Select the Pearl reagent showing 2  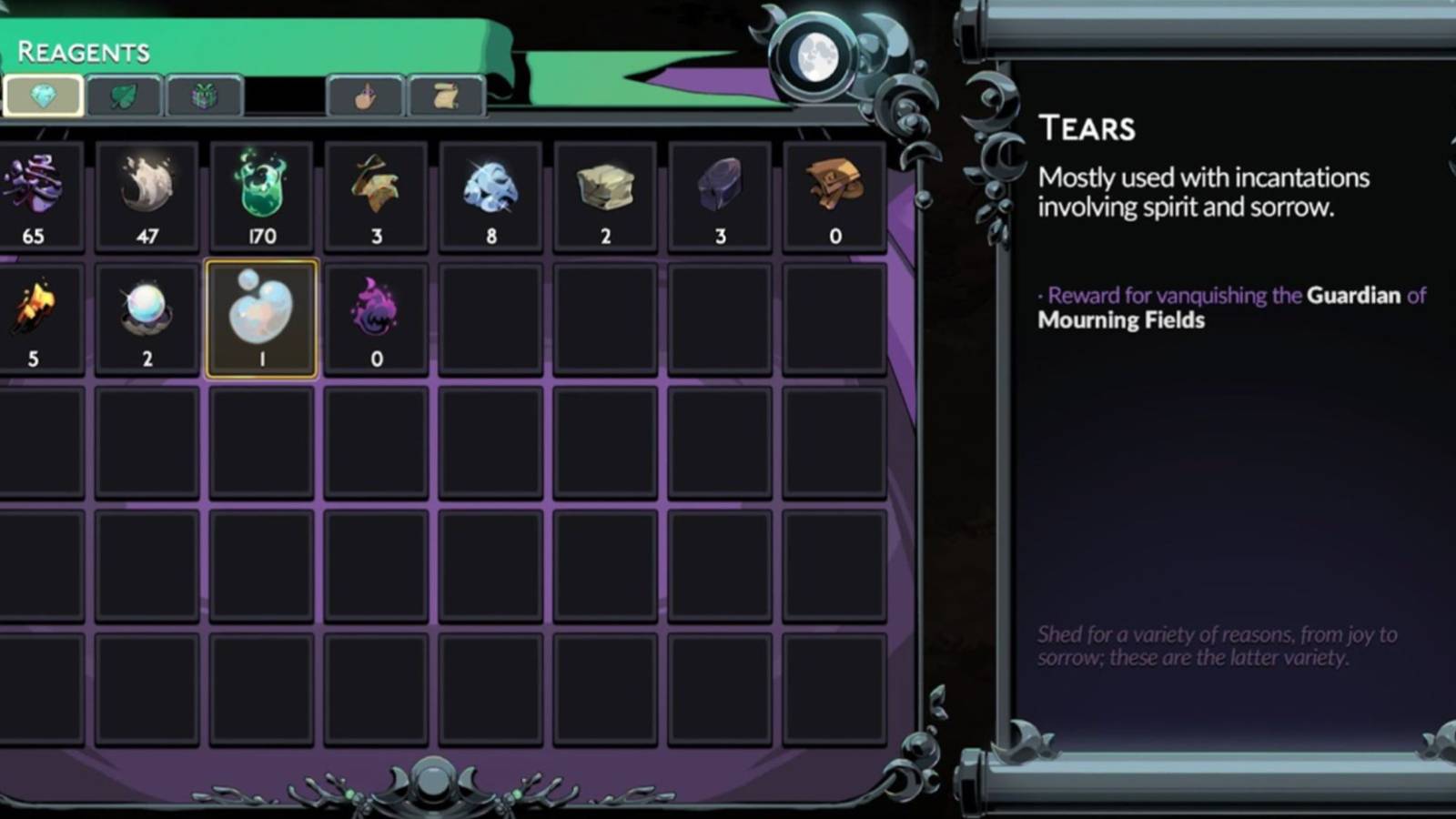pos(147,314)
